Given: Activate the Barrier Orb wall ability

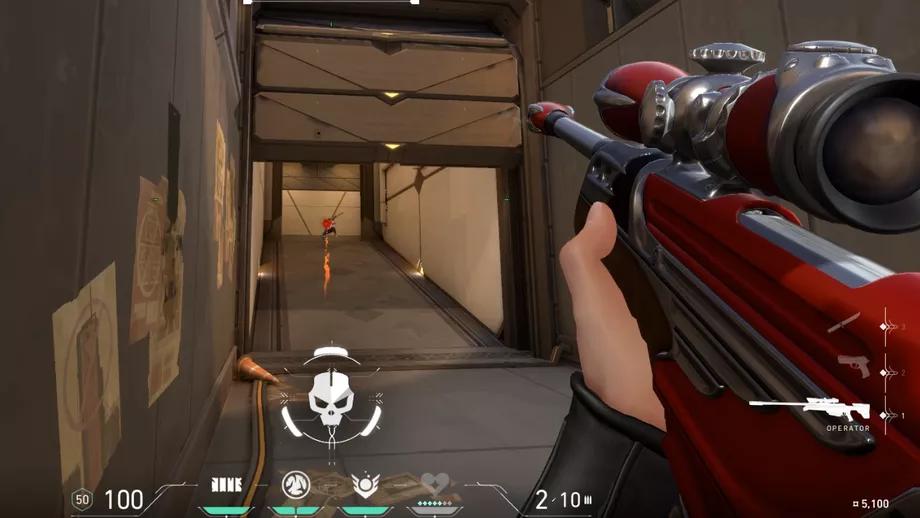Looking at the screenshot, I should (x=227, y=485).
